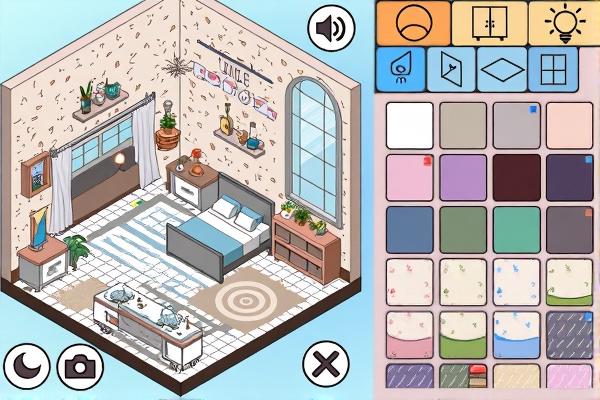Screen dimensions: 600x400
Task: Open the light bulb lighting tab
Action: 565,22
